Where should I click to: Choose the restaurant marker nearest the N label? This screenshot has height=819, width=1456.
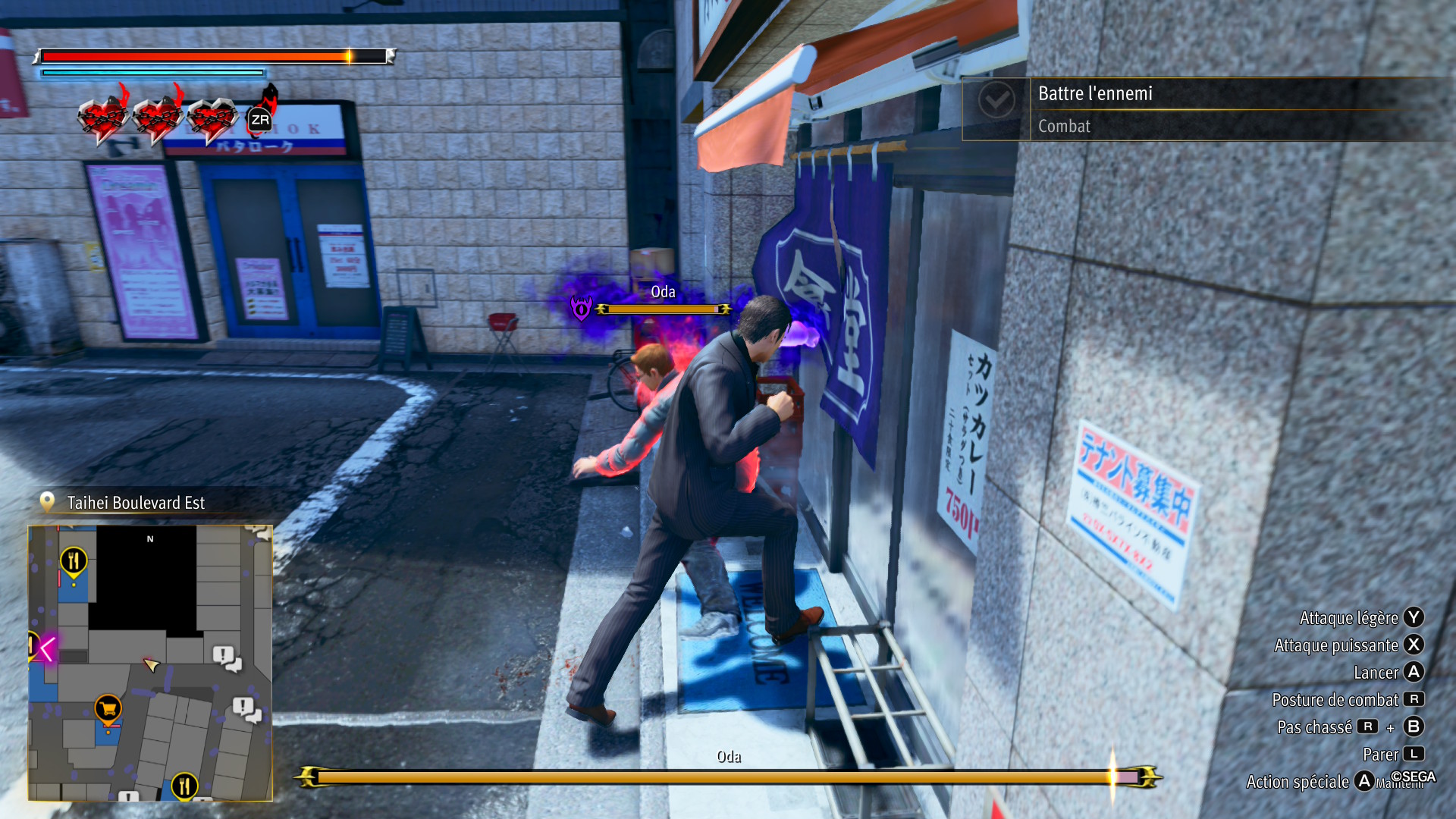[74, 561]
